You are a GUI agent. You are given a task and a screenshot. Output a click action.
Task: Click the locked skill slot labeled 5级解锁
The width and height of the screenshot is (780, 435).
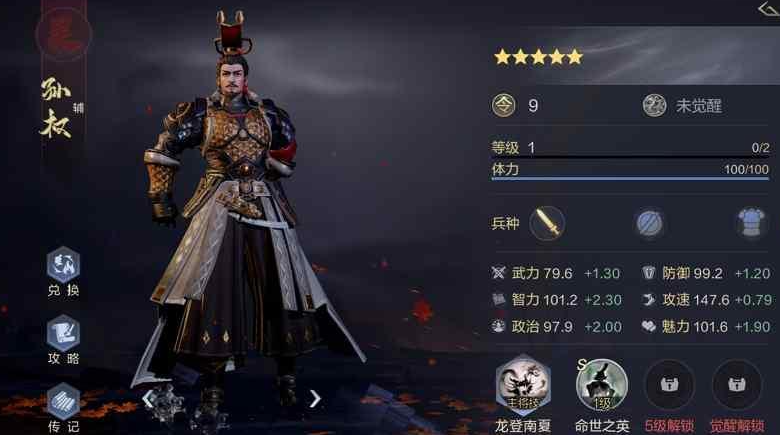[669, 384]
